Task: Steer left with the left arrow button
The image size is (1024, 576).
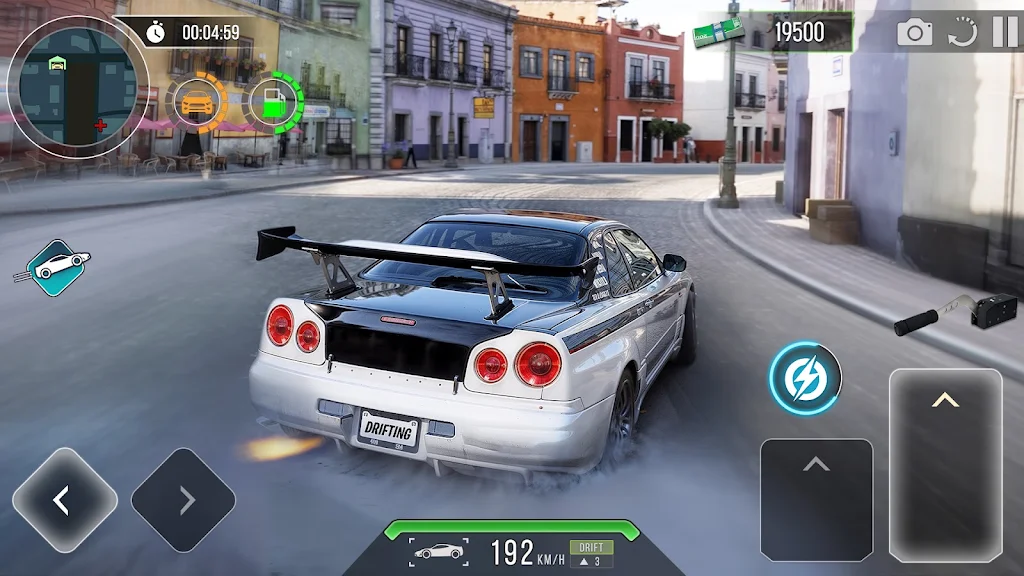Action: [x=64, y=500]
